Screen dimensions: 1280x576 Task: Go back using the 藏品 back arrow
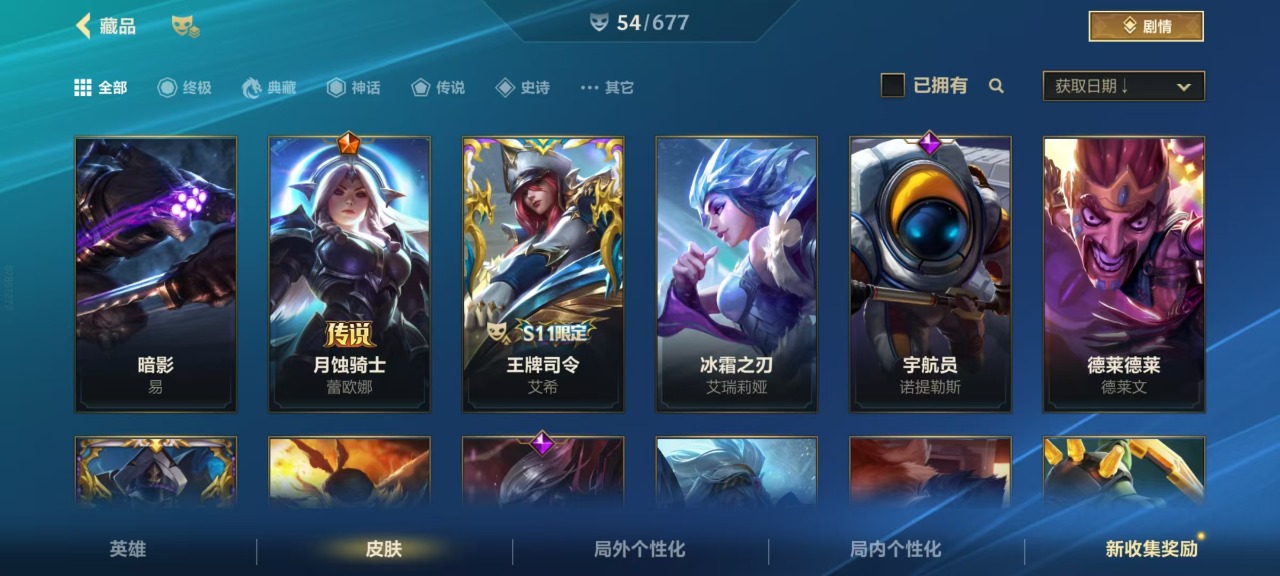click(84, 26)
